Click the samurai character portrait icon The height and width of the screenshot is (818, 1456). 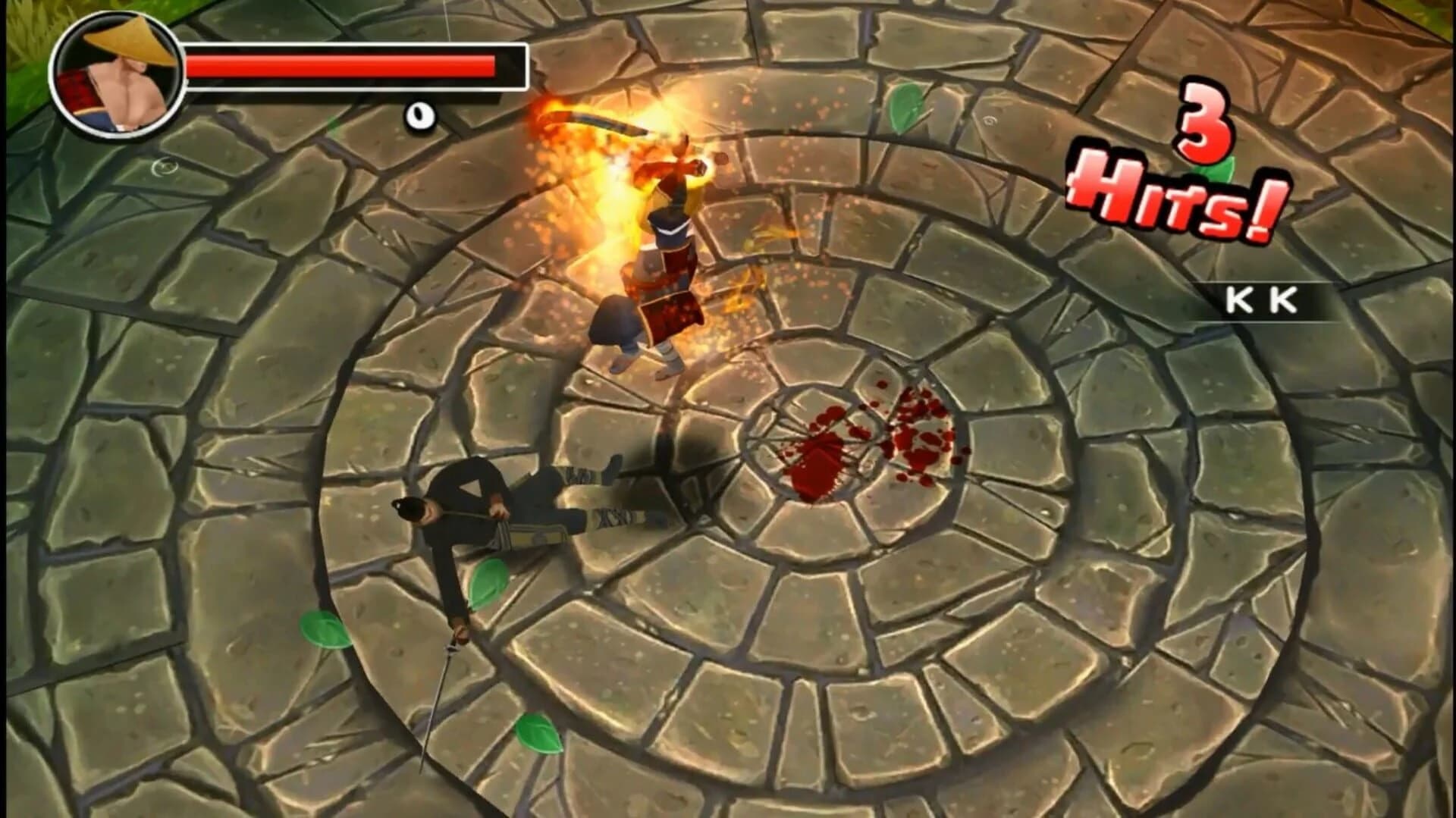coord(115,72)
